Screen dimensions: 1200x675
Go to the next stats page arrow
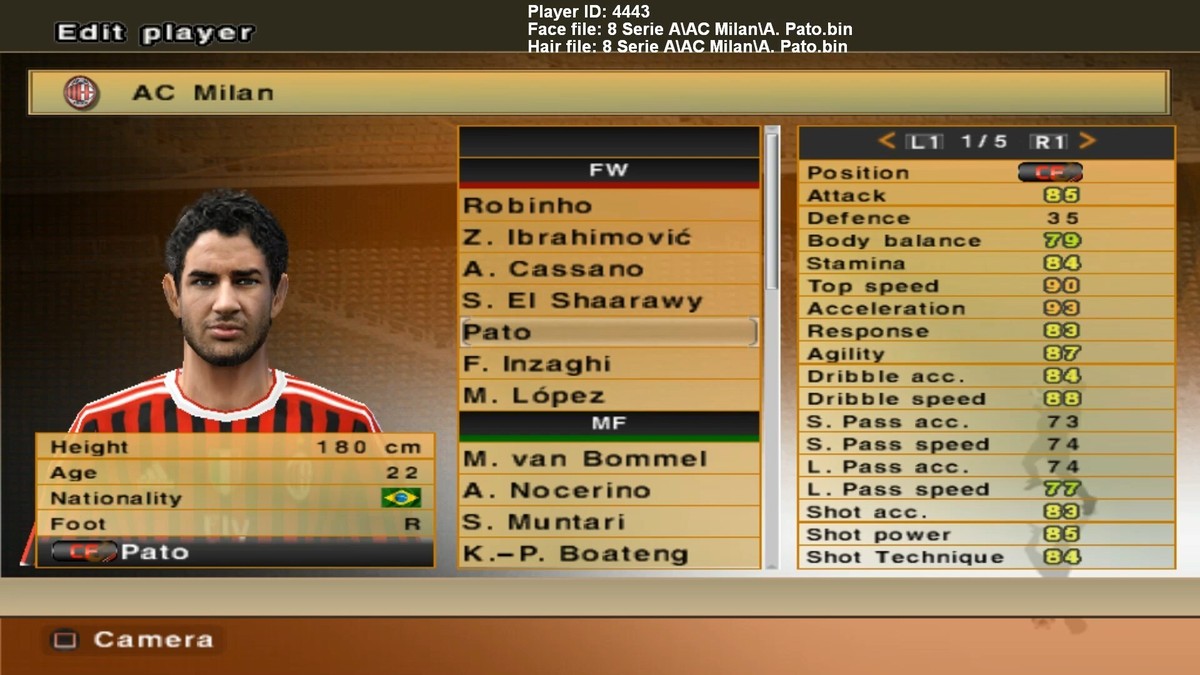click(x=1088, y=142)
